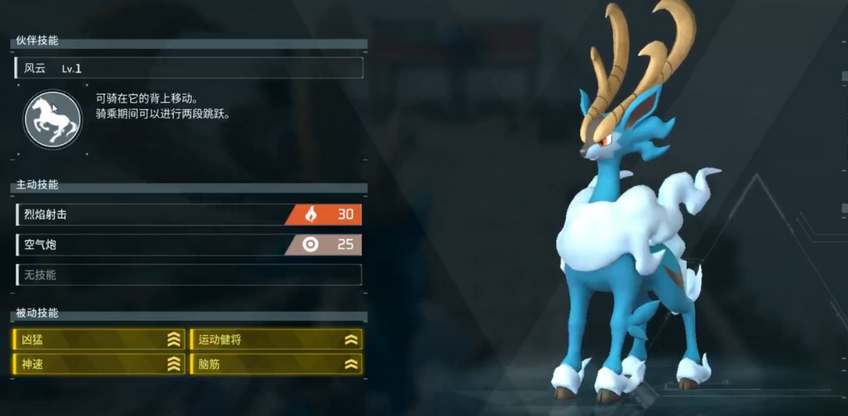Select the 凶猛 passive skill
Screen dimensions: 848x416
pos(99,339)
